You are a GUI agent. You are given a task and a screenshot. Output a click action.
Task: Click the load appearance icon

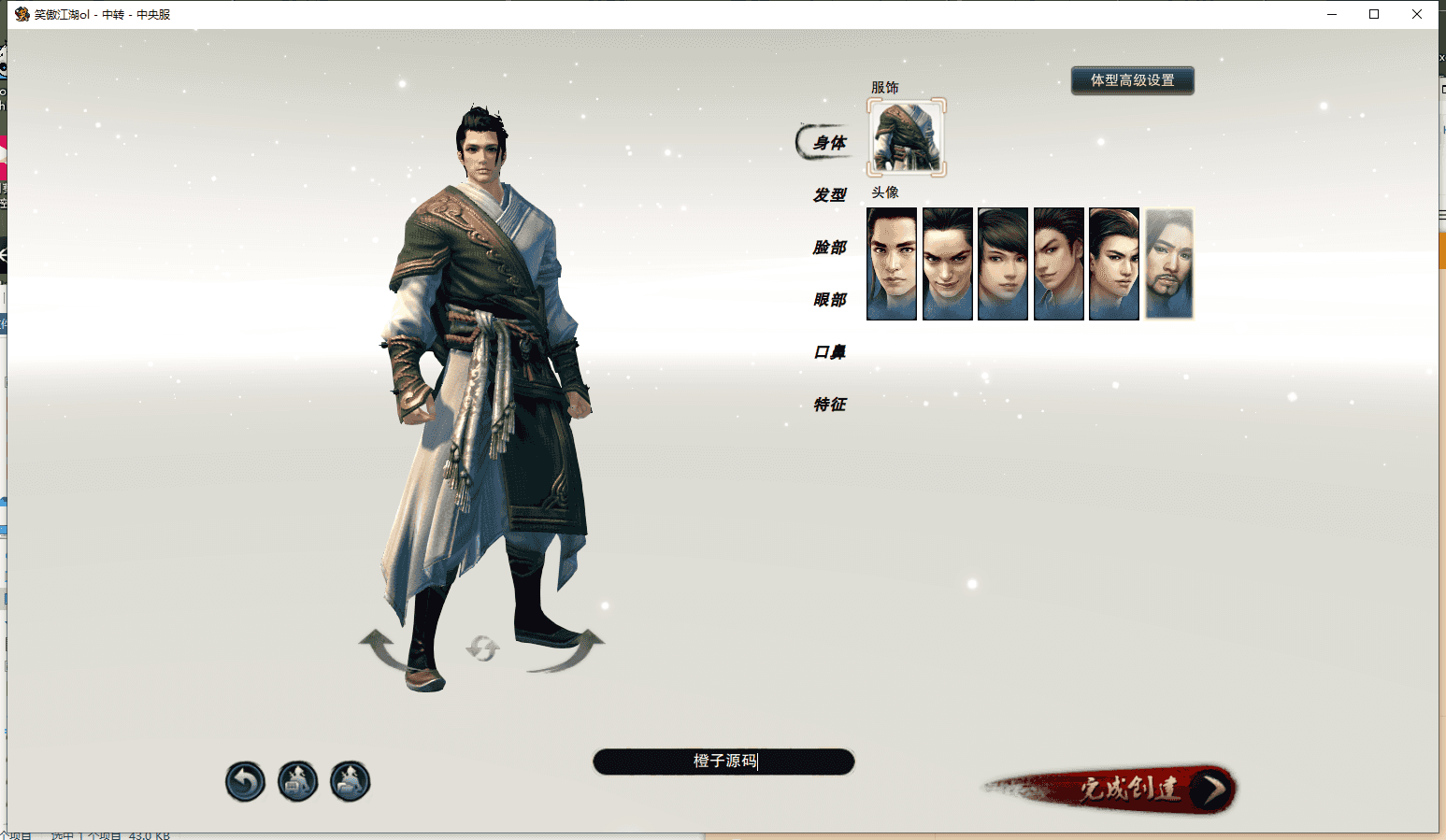tap(349, 781)
